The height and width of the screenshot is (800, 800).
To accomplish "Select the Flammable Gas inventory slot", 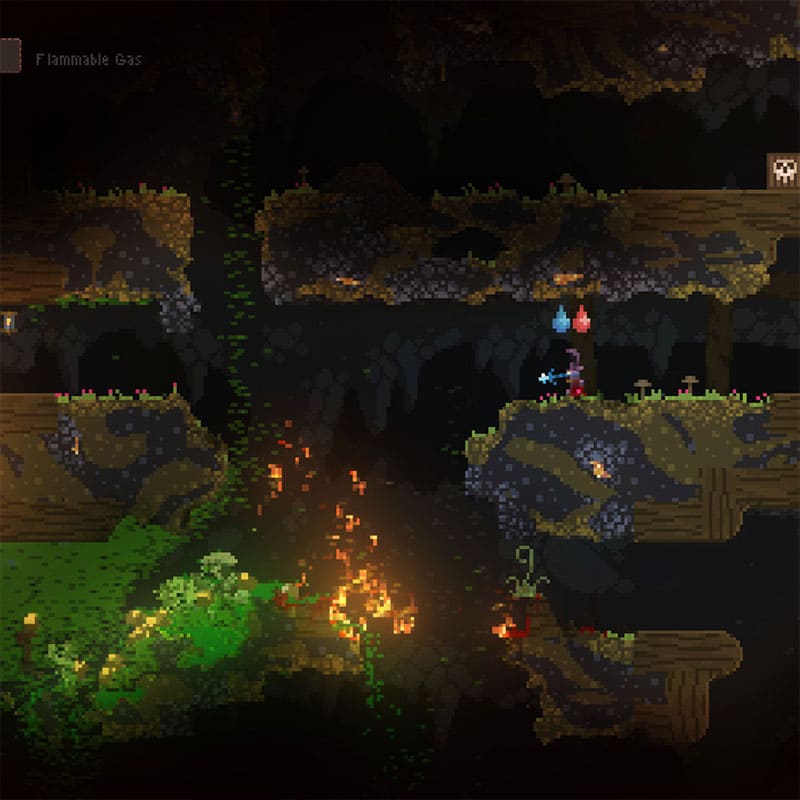I will 9,56.
